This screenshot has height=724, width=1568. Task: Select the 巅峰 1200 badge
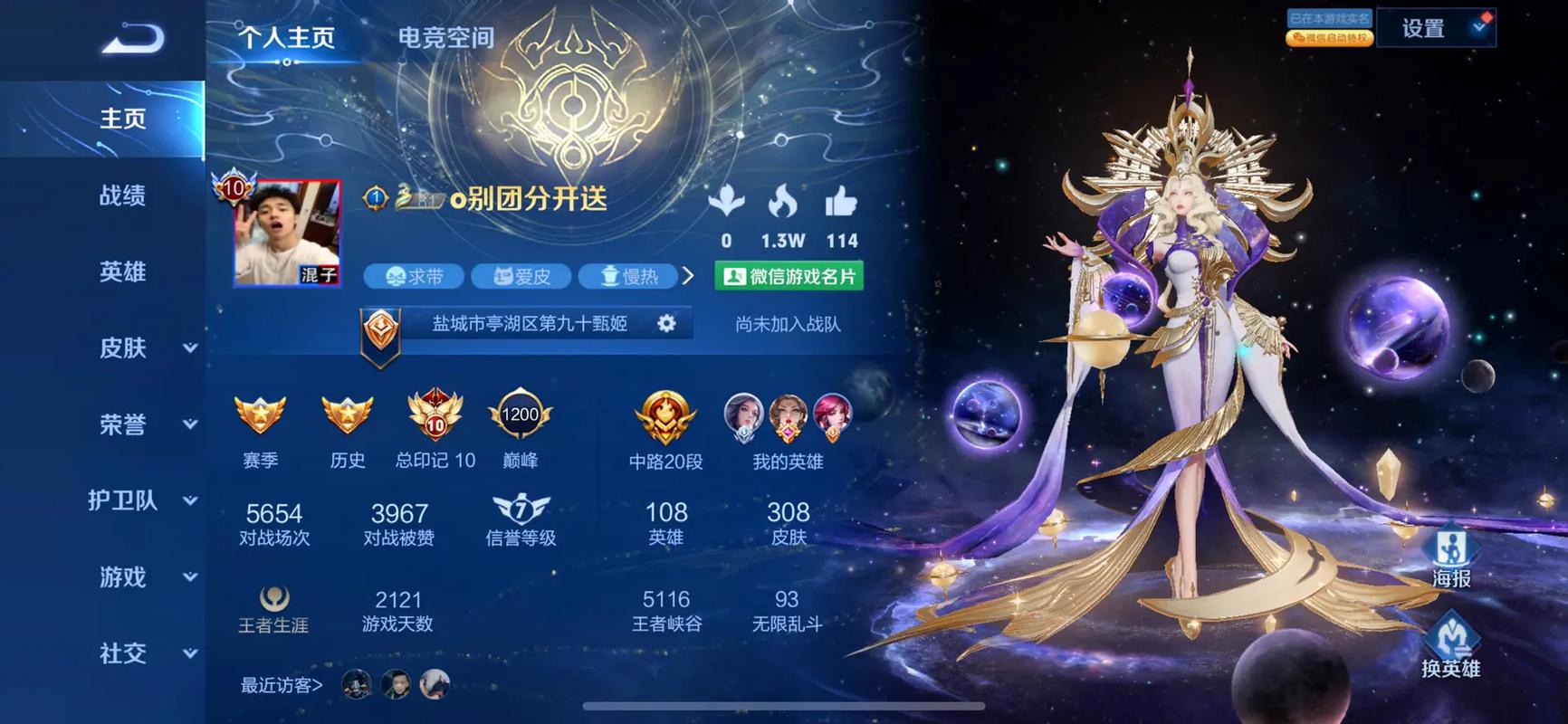point(520,425)
